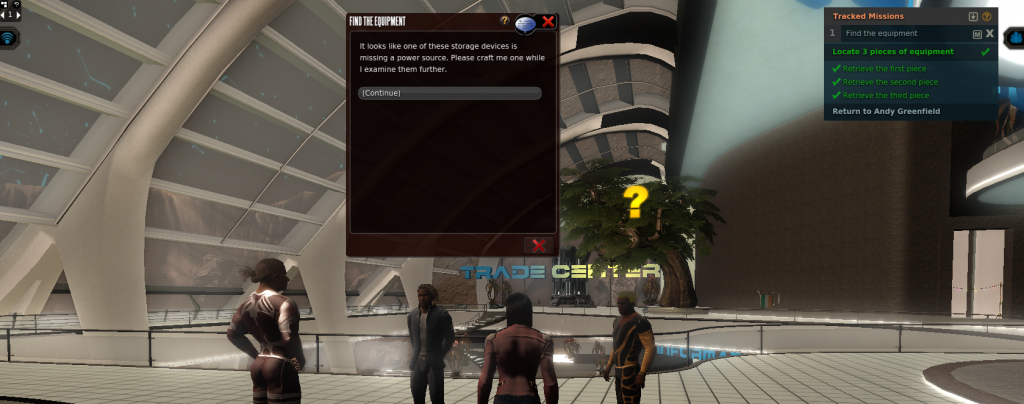Click the (Continue) dialogue option
The height and width of the screenshot is (404, 1024).
coord(448,93)
